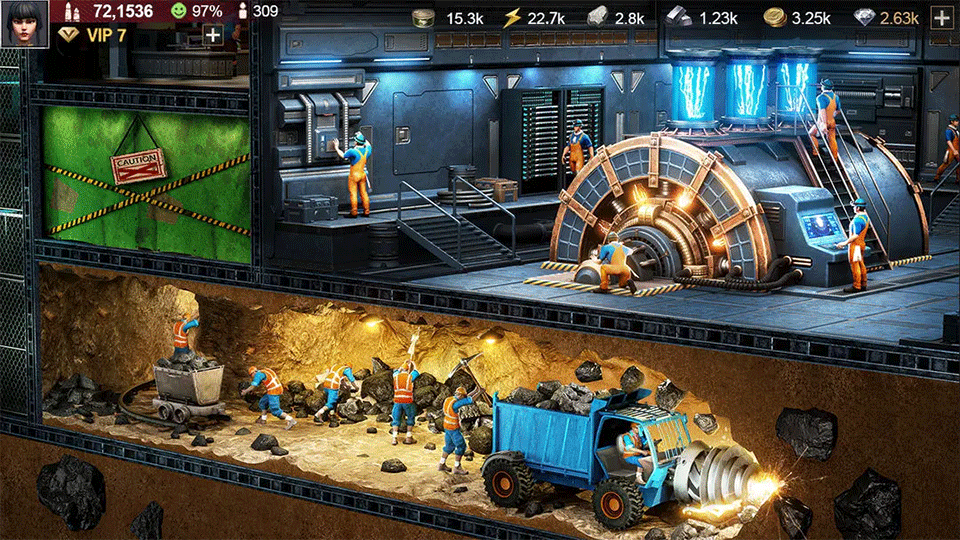Check the green smiley happiness indicator

[x=178, y=11]
